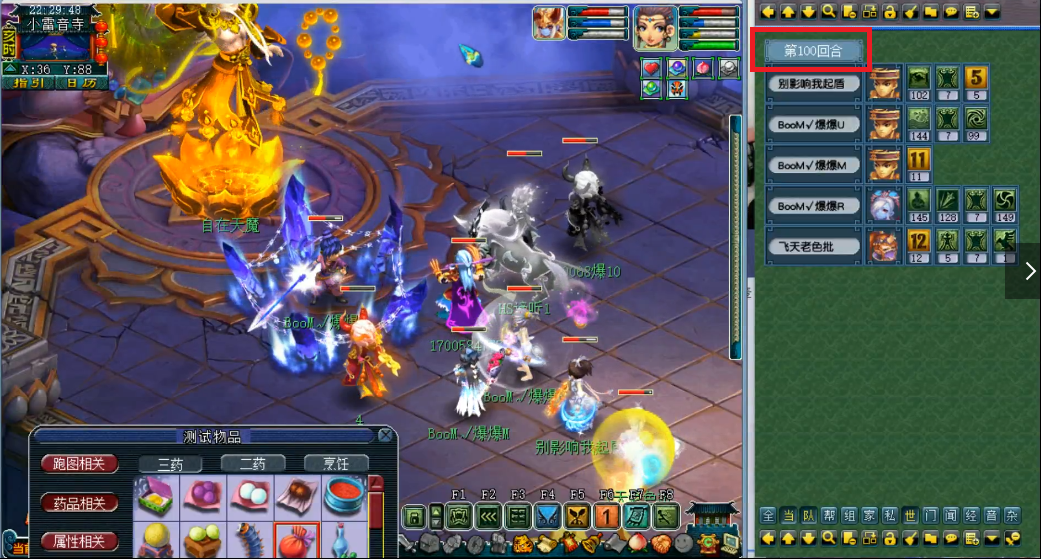Select the 飞天老色批 player row
The width and height of the screenshot is (1041, 559).
(813, 245)
